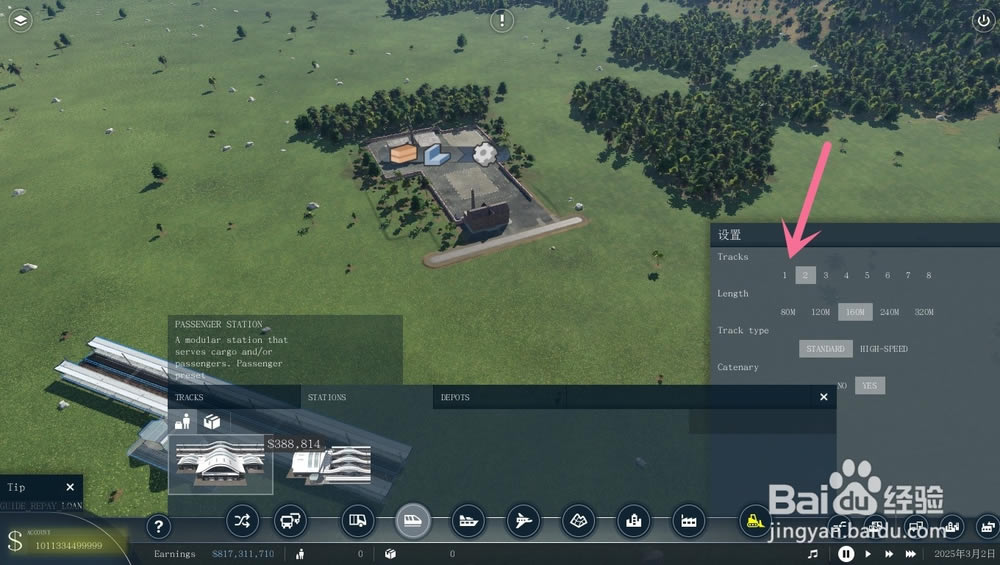Close the rail construction panel

[824, 397]
